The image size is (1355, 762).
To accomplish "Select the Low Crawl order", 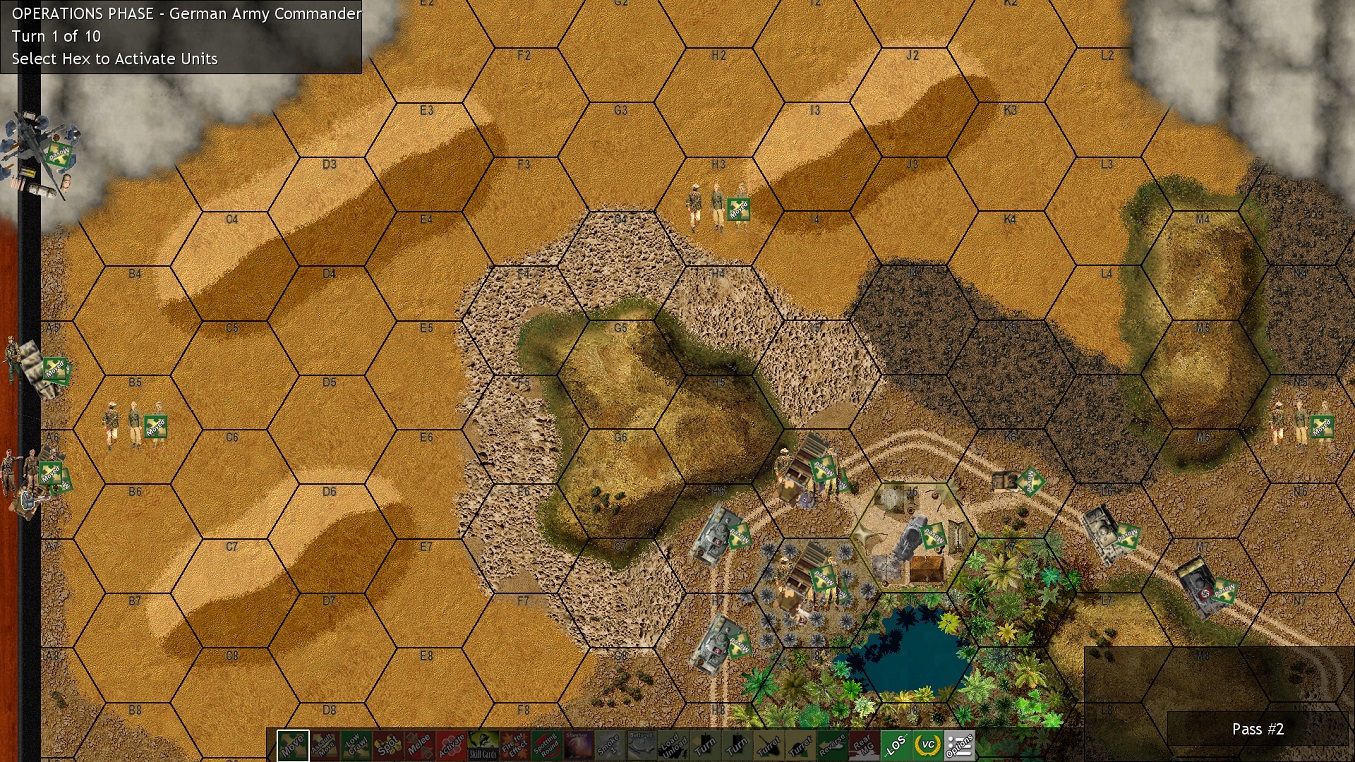I will click(356, 744).
